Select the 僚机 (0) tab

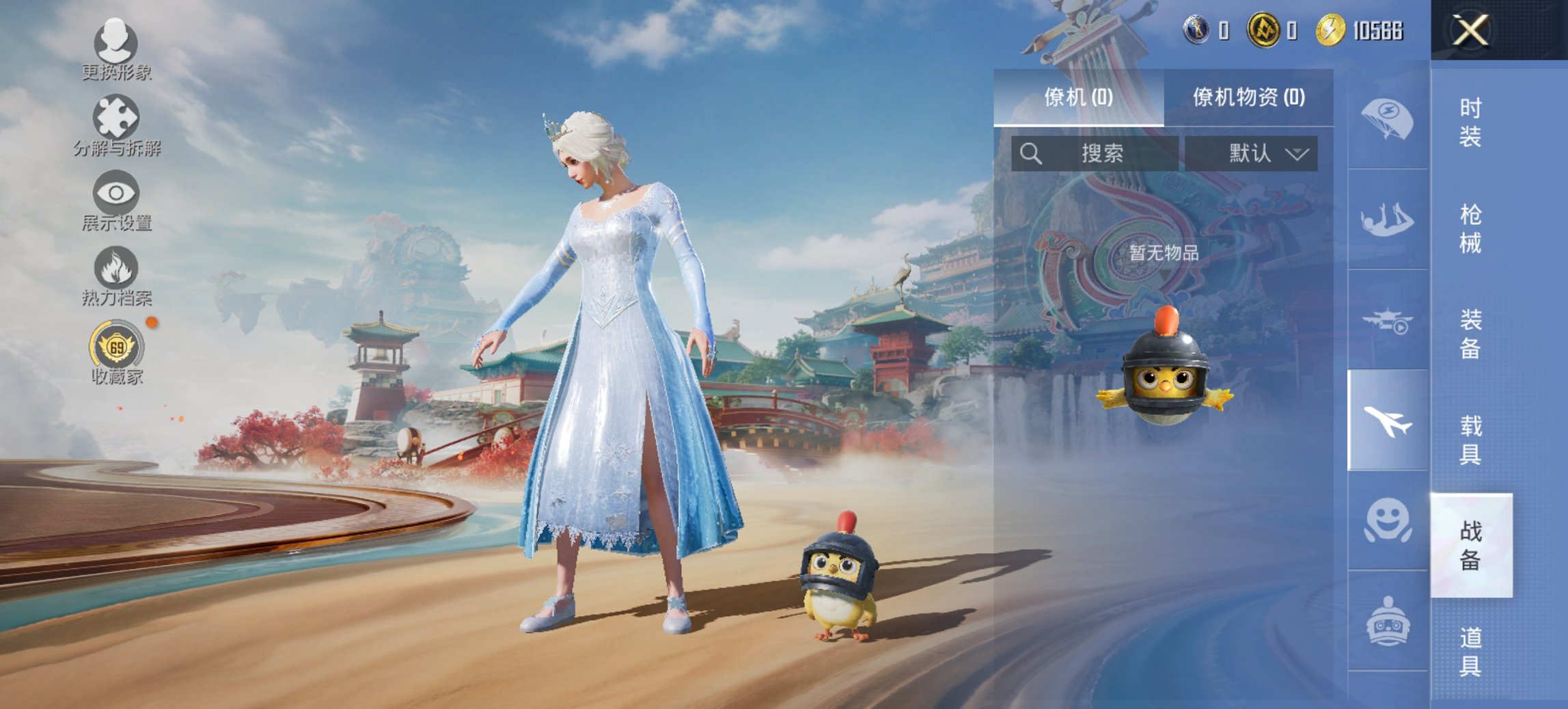click(x=1077, y=97)
